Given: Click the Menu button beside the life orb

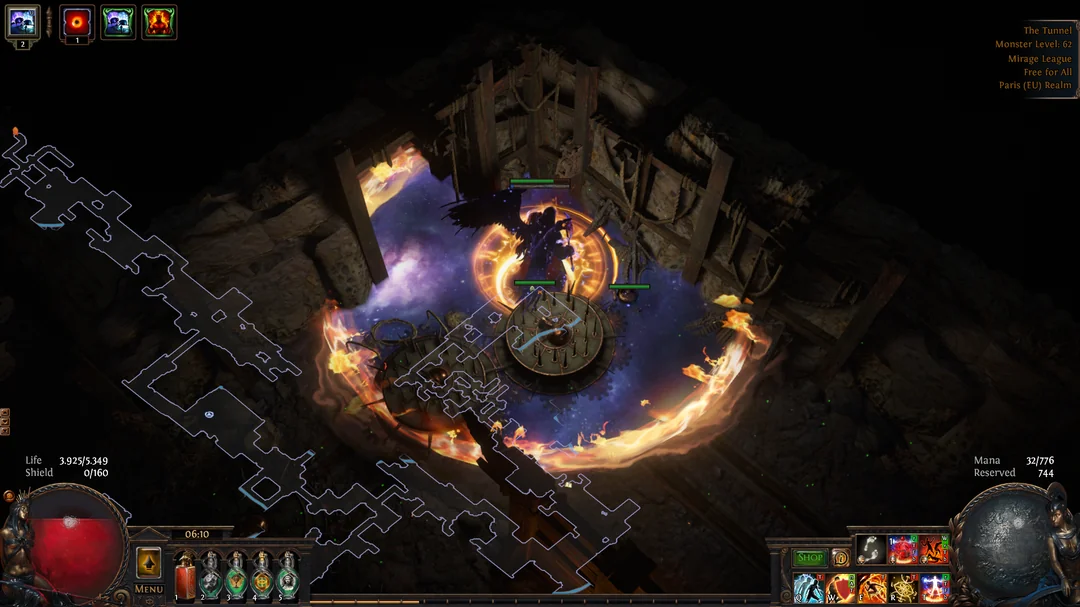Looking at the screenshot, I should [148, 589].
